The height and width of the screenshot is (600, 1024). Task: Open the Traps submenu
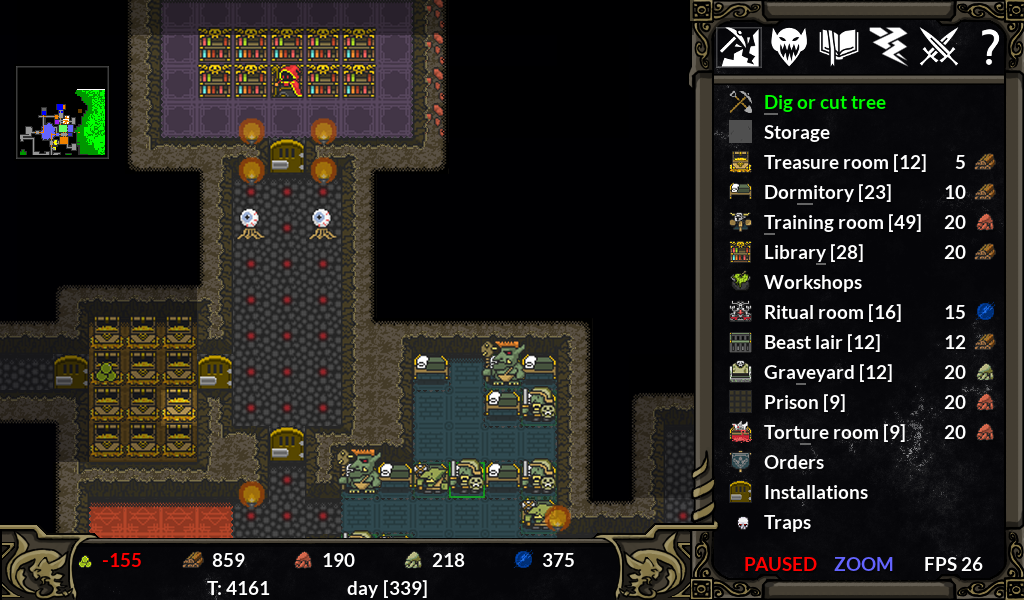(787, 522)
